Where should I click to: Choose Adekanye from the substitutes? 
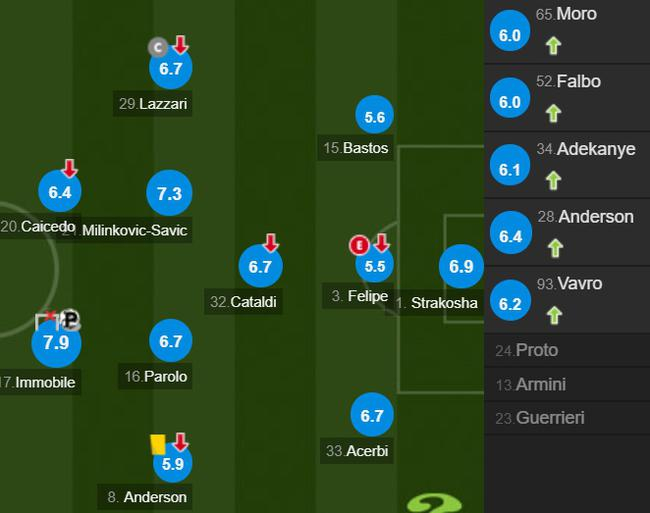pyautogui.click(x=567, y=167)
